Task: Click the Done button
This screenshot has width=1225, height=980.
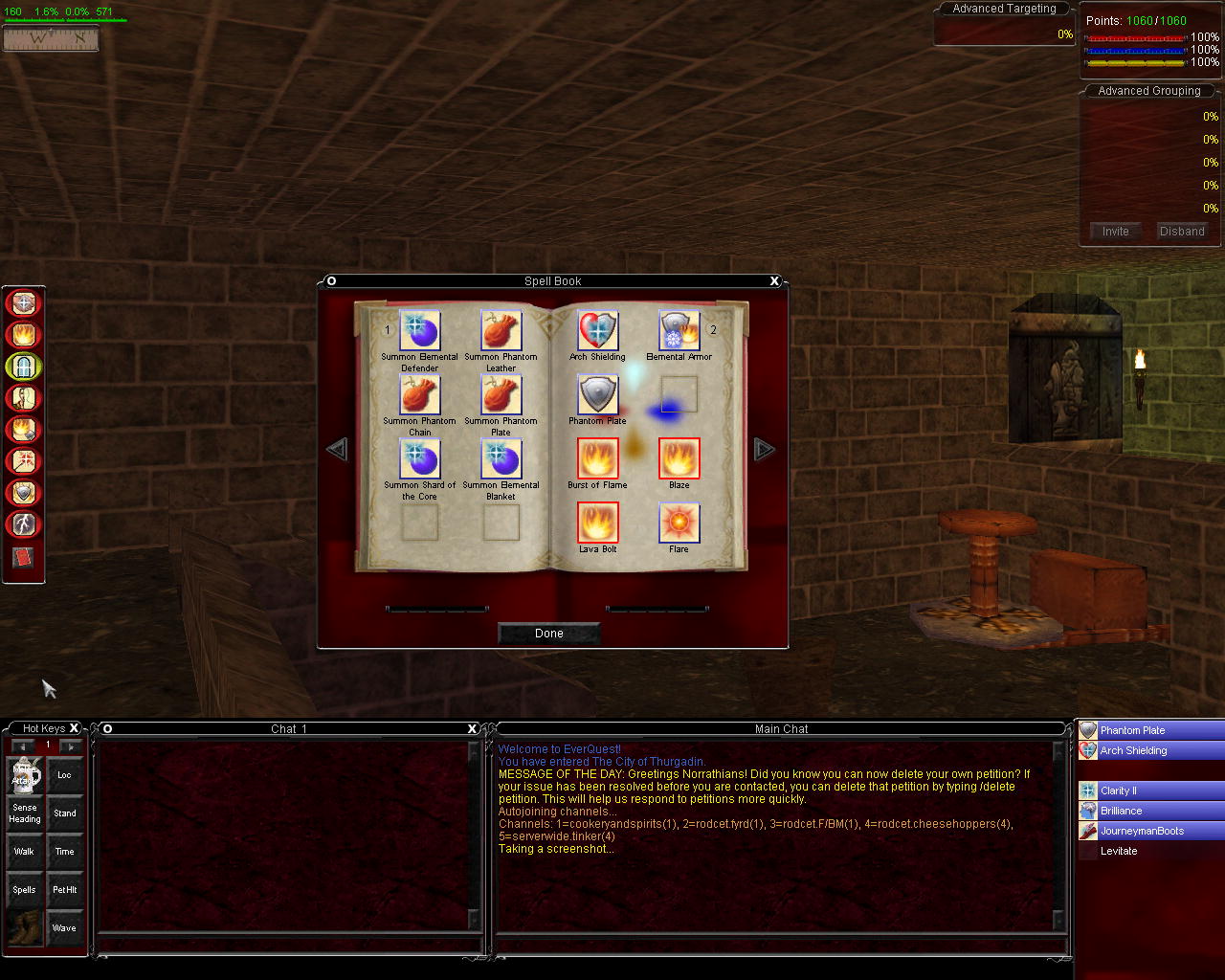Action: click(549, 634)
